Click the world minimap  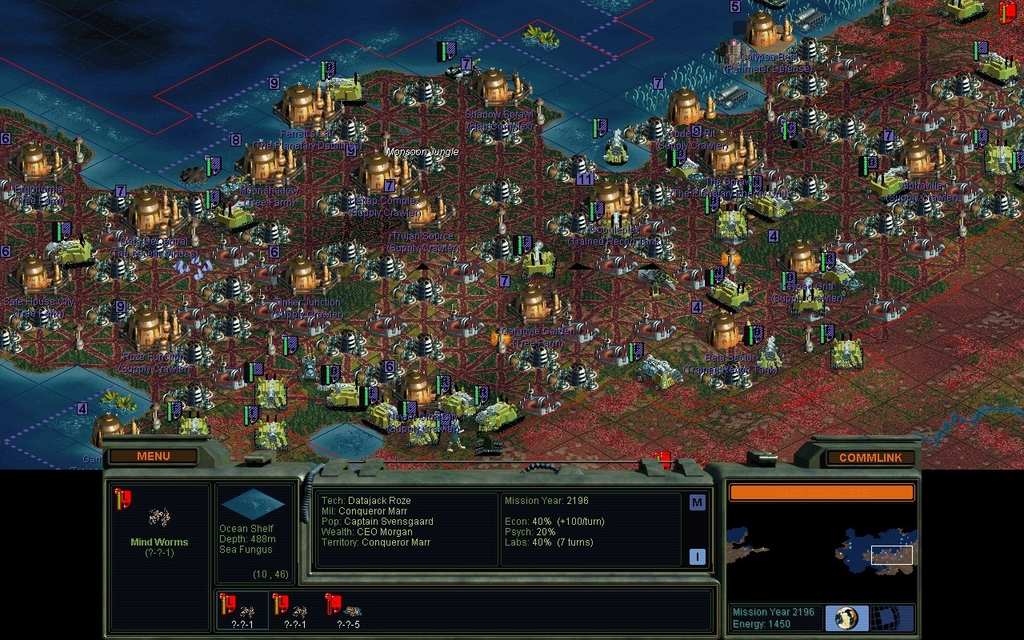pos(821,551)
